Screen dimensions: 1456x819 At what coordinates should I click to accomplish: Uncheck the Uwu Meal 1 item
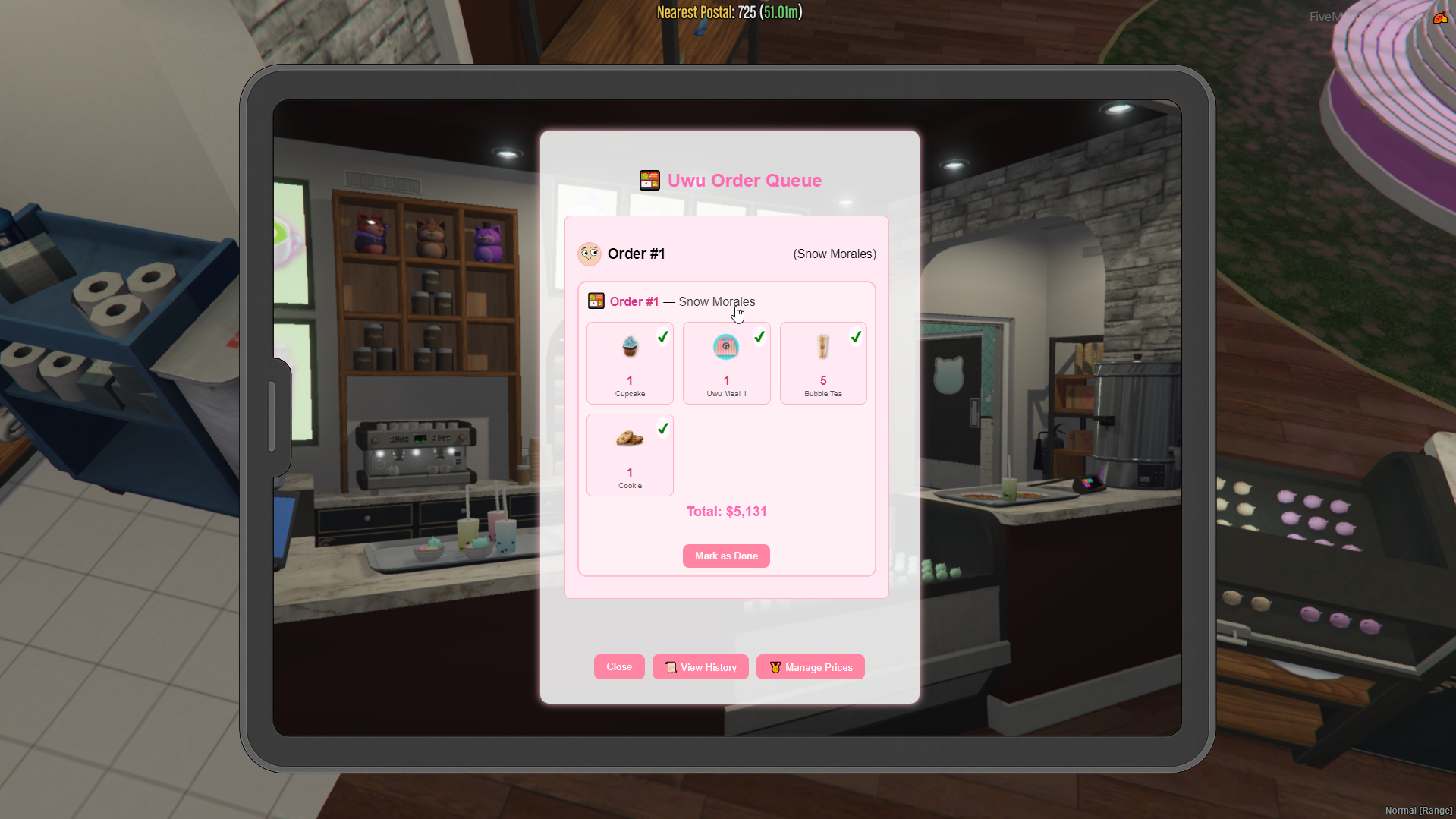pos(759,336)
